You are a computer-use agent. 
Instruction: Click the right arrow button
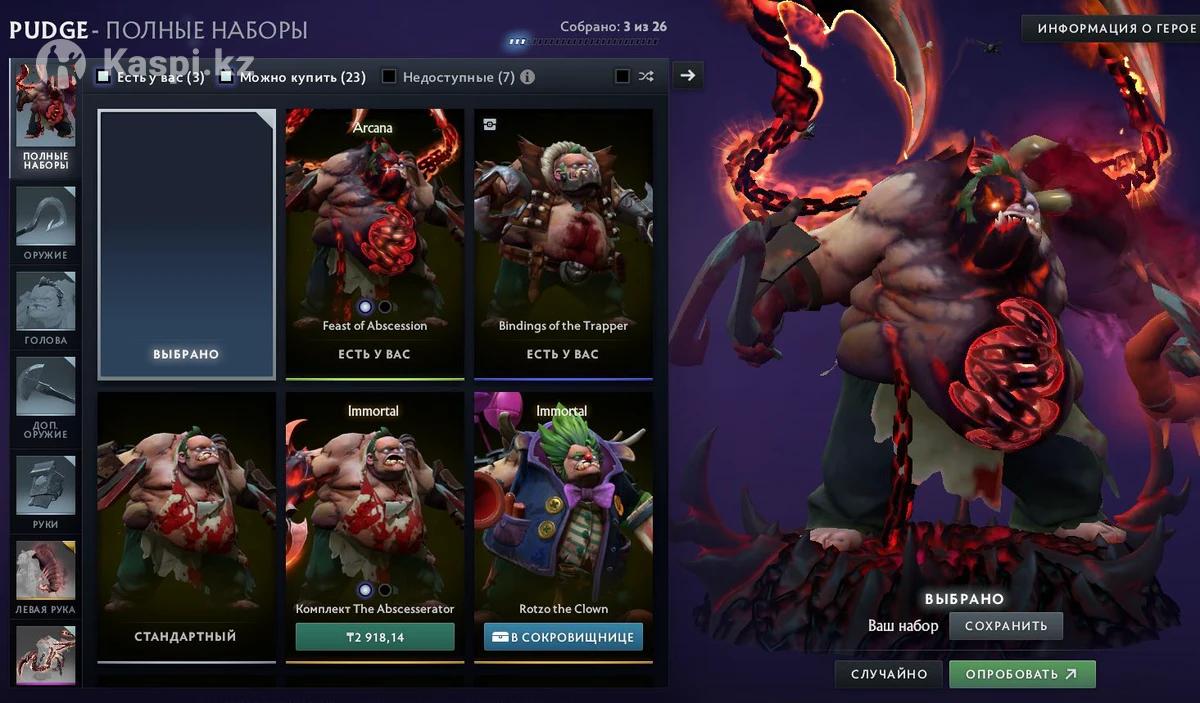(x=687, y=75)
